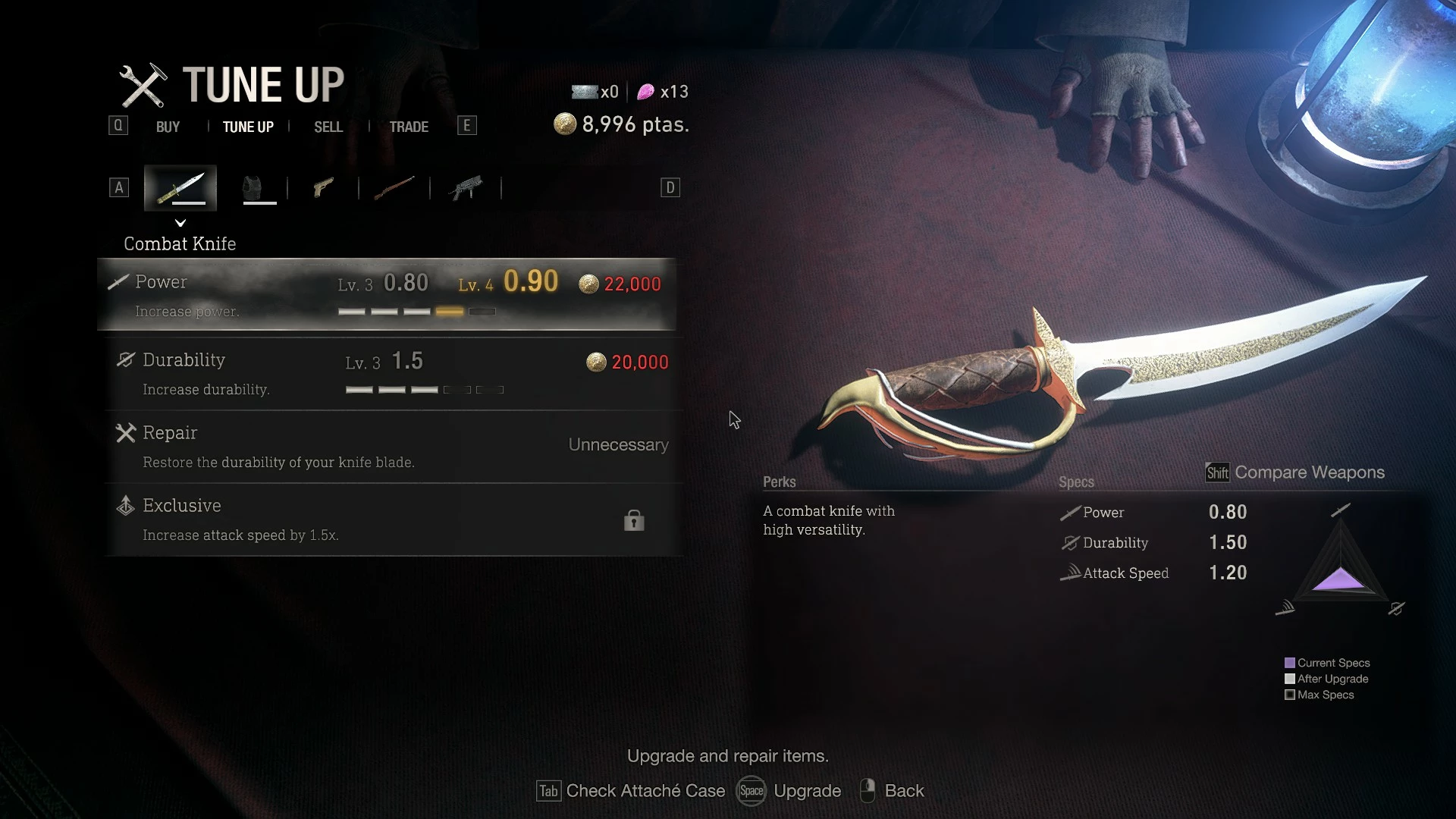The width and height of the screenshot is (1456, 819).
Task: Select the submachine gun icon
Action: [466, 187]
